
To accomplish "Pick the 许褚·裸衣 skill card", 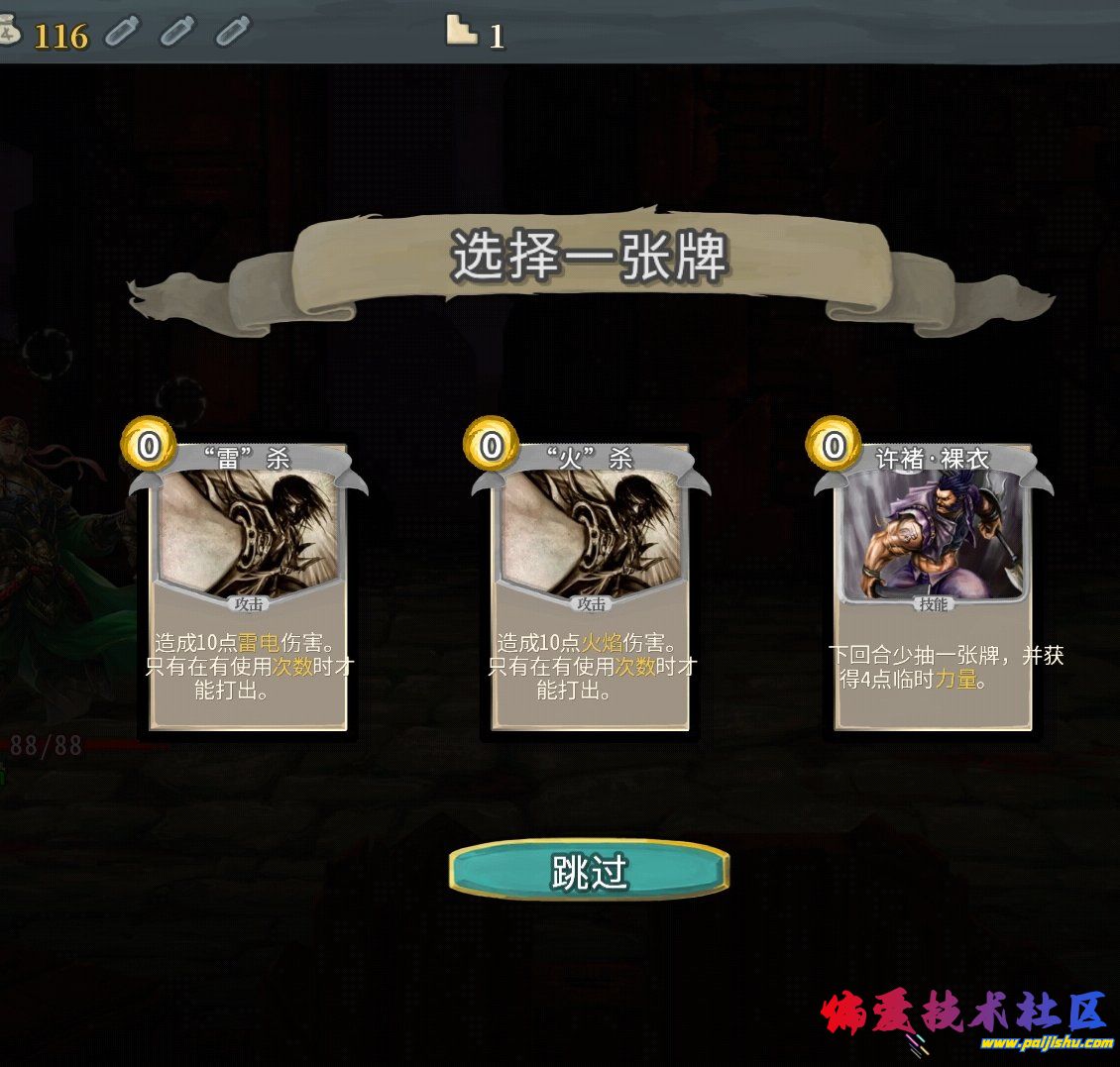I will 933,585.
